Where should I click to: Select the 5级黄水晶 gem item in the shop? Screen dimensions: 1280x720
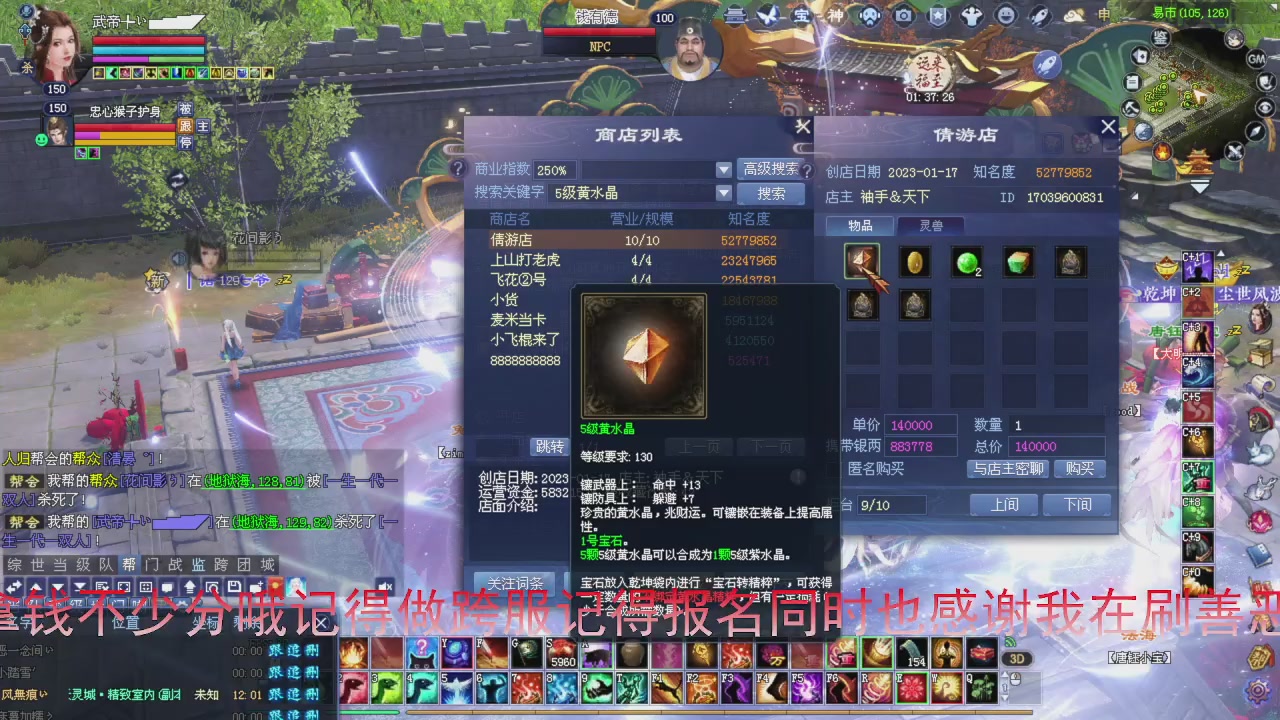click(861, 262)
